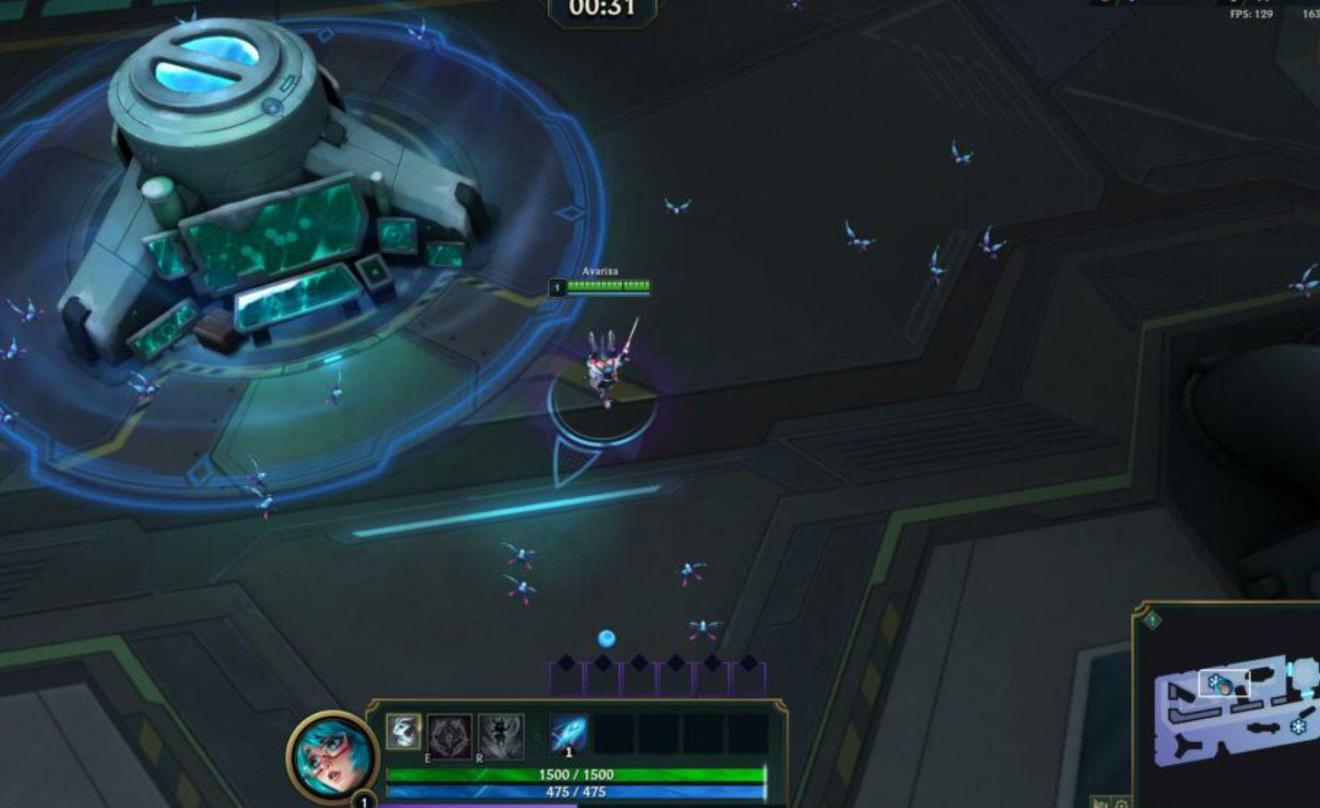
Task: Select the white rabbit ability icon
Action: pos(404,732)
